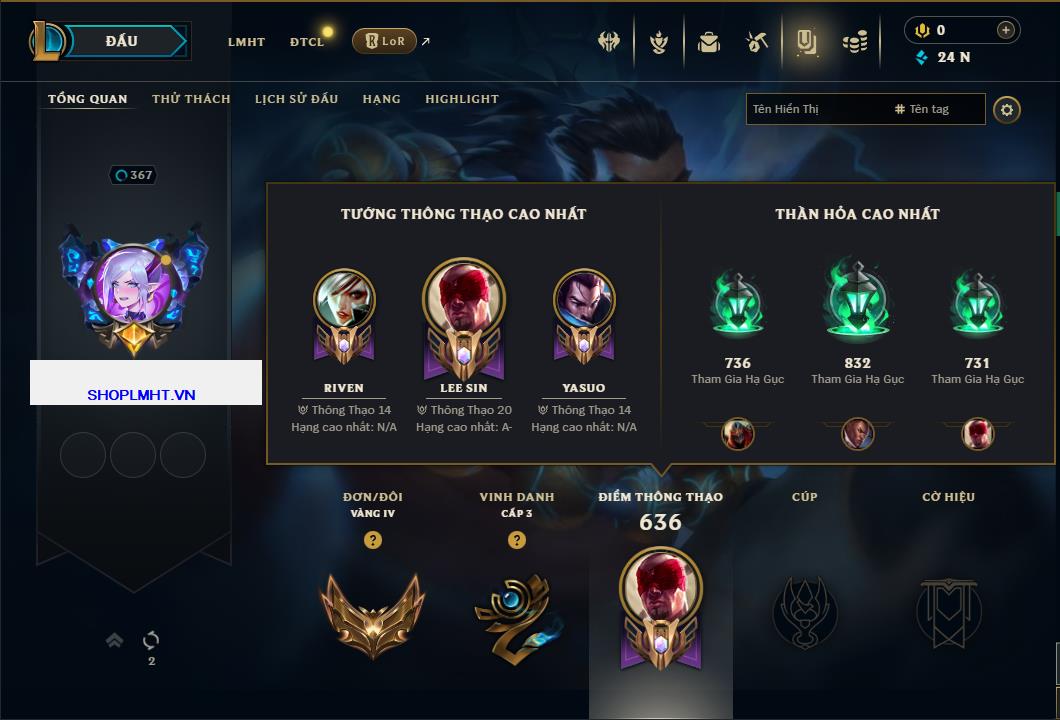Open the HIGHLIGHT tab
The width and height of the screenshot is (1060, 720).
click(461, 99)
